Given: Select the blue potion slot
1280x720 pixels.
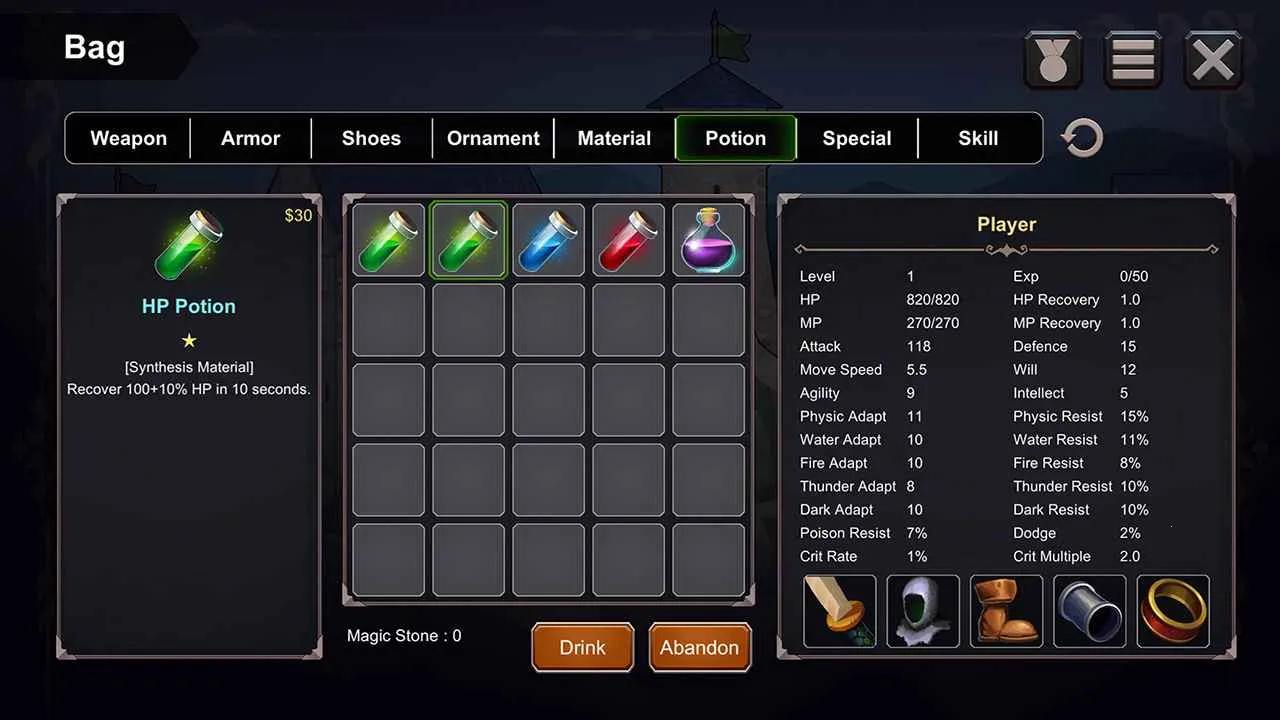Looking at the screenshot, I should (x=549, y=240).
